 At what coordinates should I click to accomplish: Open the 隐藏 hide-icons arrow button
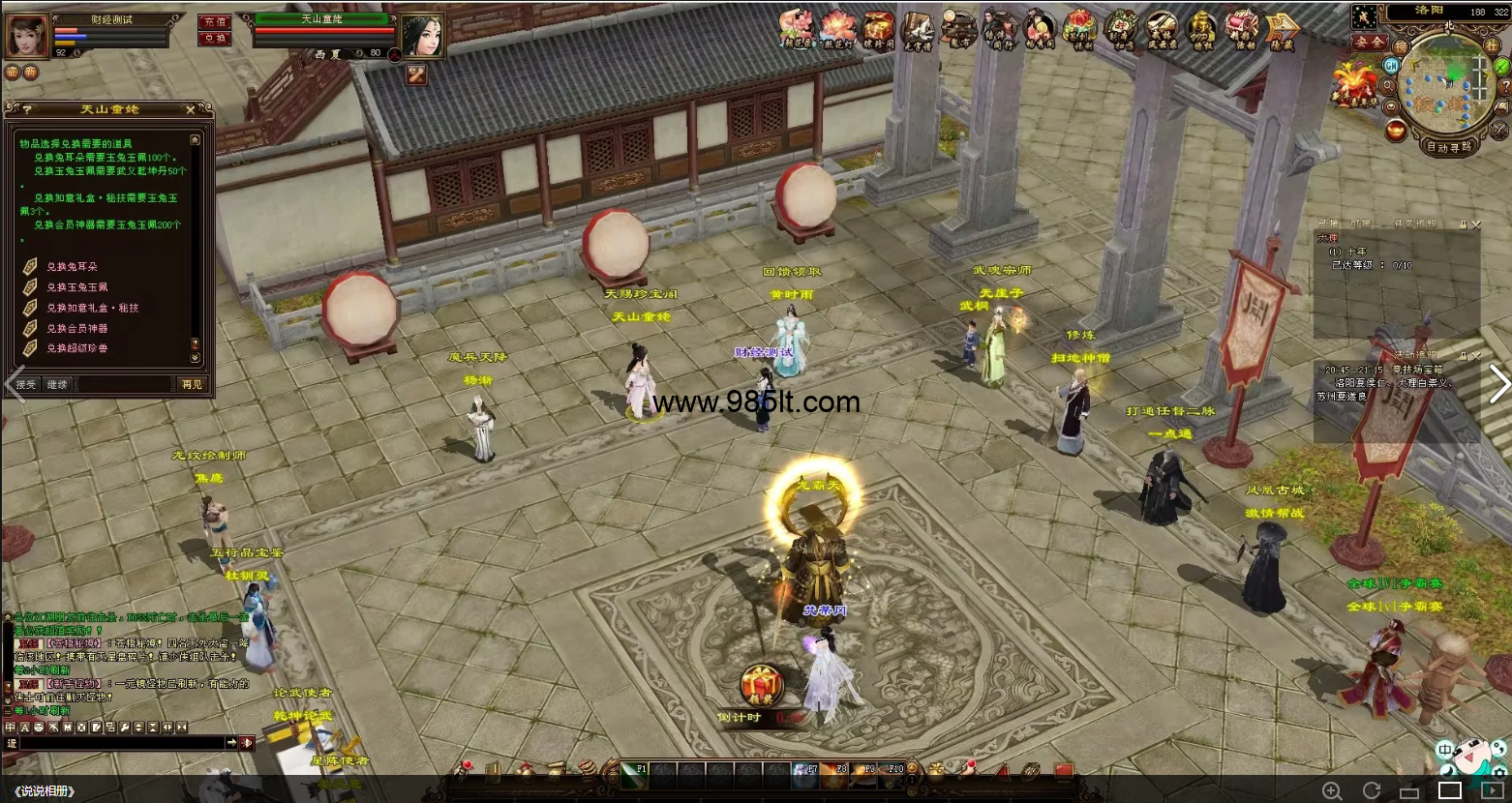(1282, 31)
